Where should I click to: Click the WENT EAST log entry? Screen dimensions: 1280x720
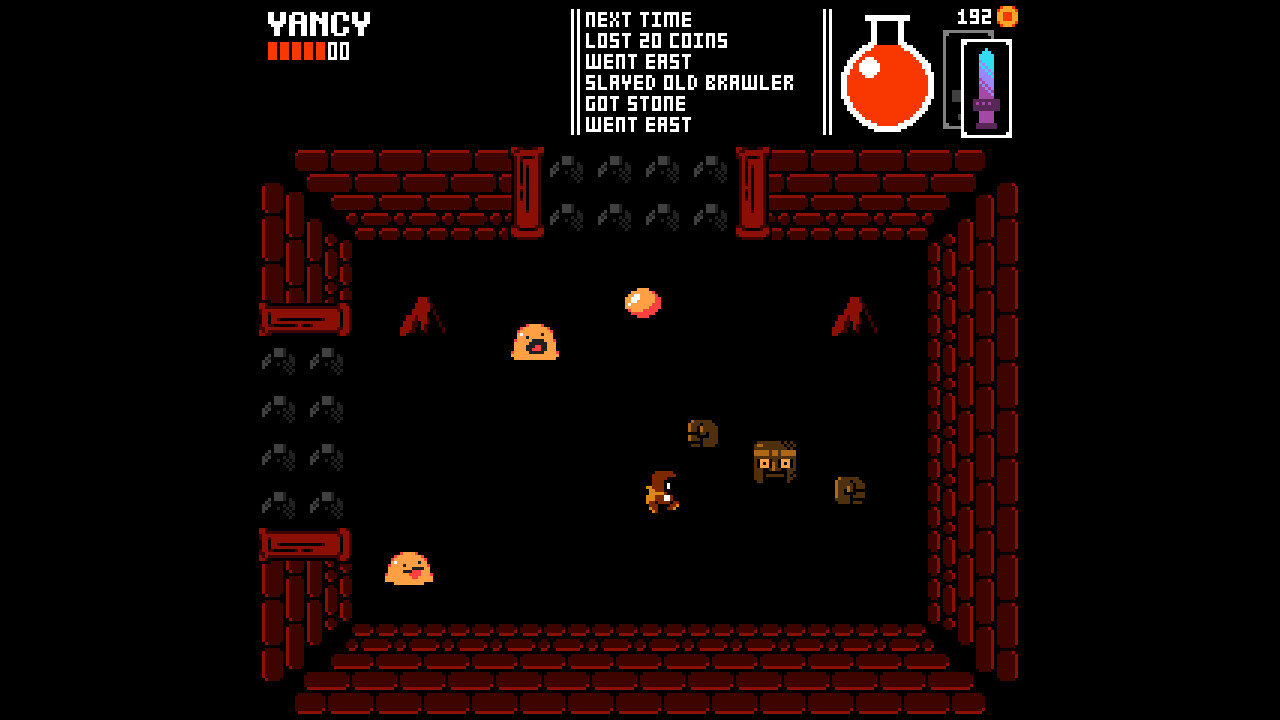click(x=638, y=62)
